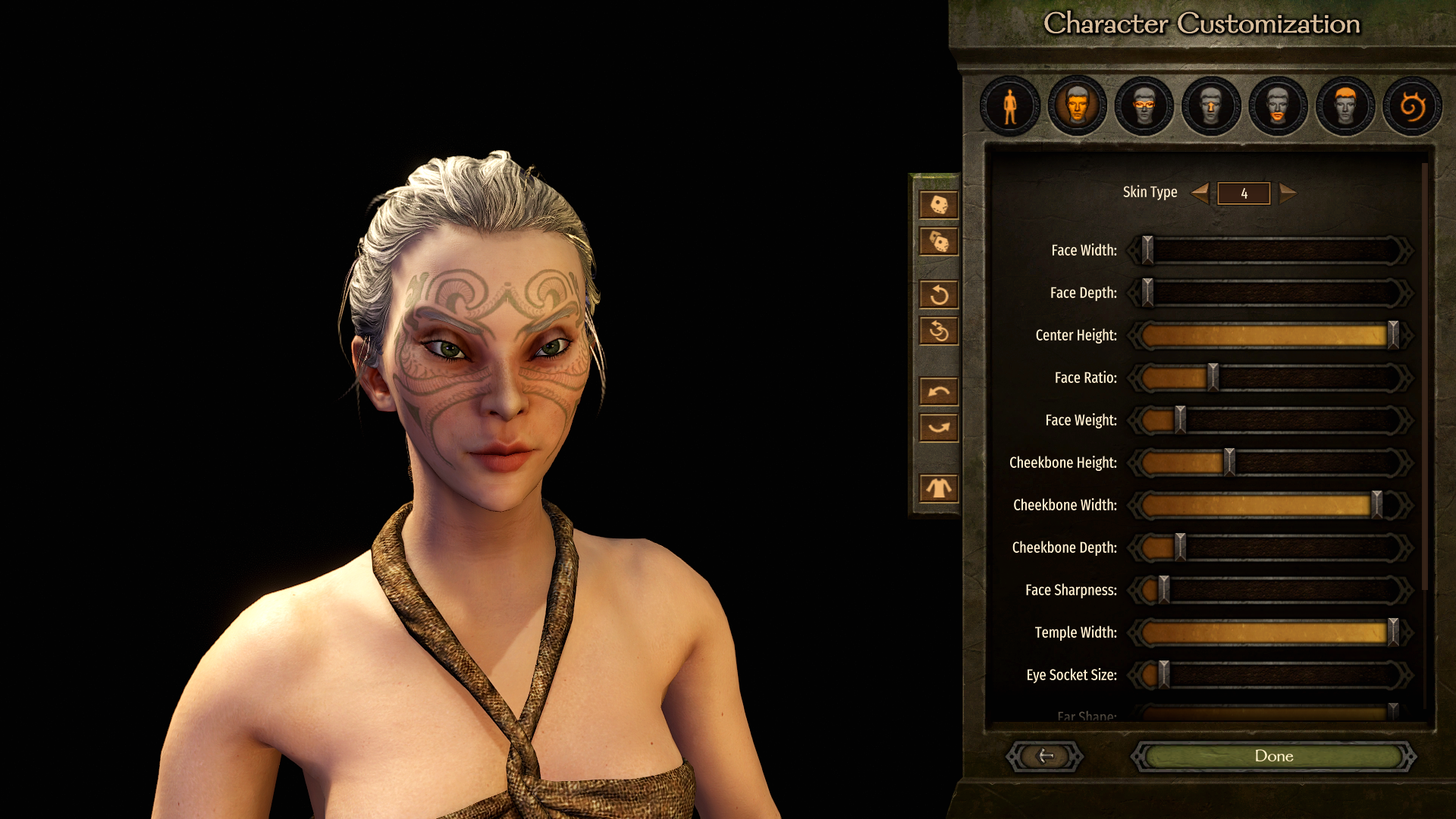The width and height of the screenshot is (1456, 819).
Task: Undo the last change
Action: pos(939,391)
